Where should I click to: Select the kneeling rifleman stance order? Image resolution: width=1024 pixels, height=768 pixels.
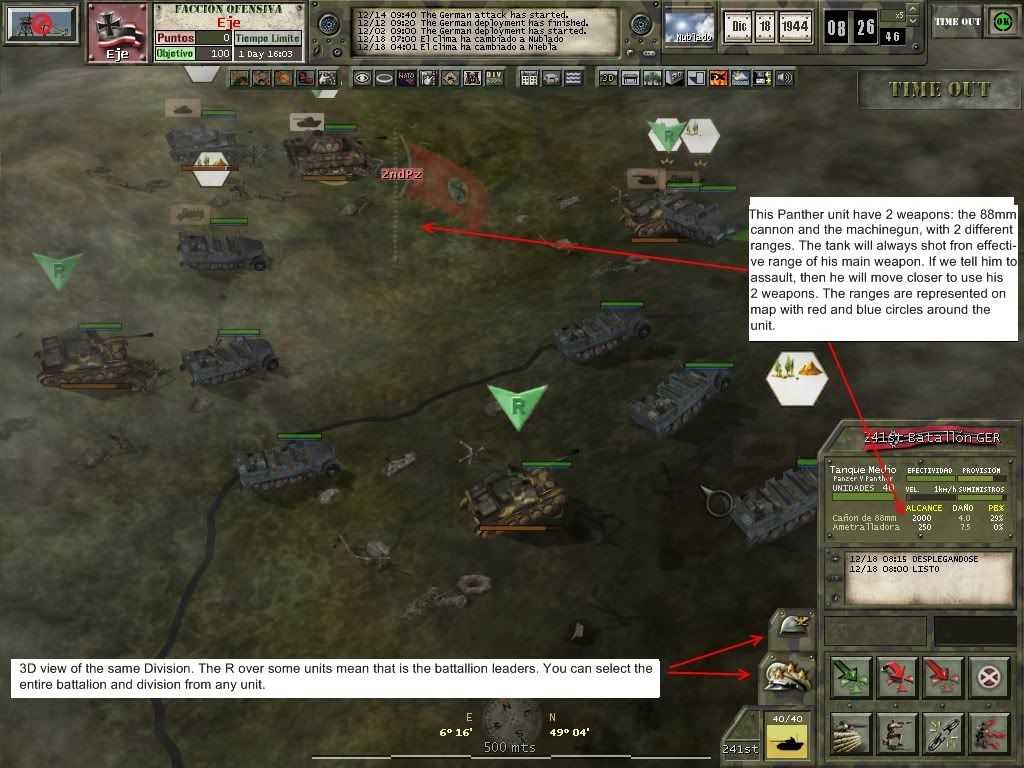click(896, 733)
